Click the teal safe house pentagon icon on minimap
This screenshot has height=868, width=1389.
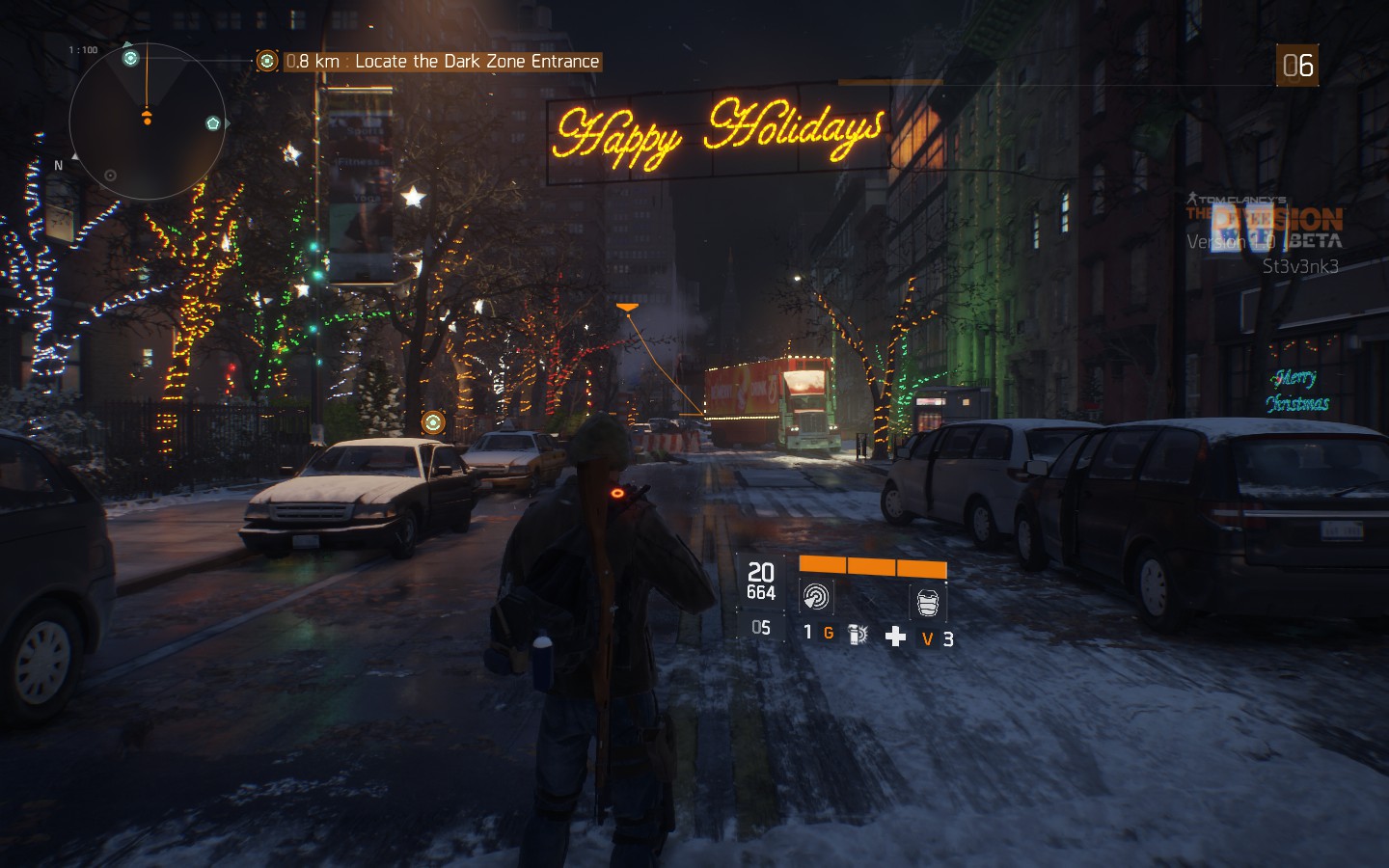tap(212, 122)
